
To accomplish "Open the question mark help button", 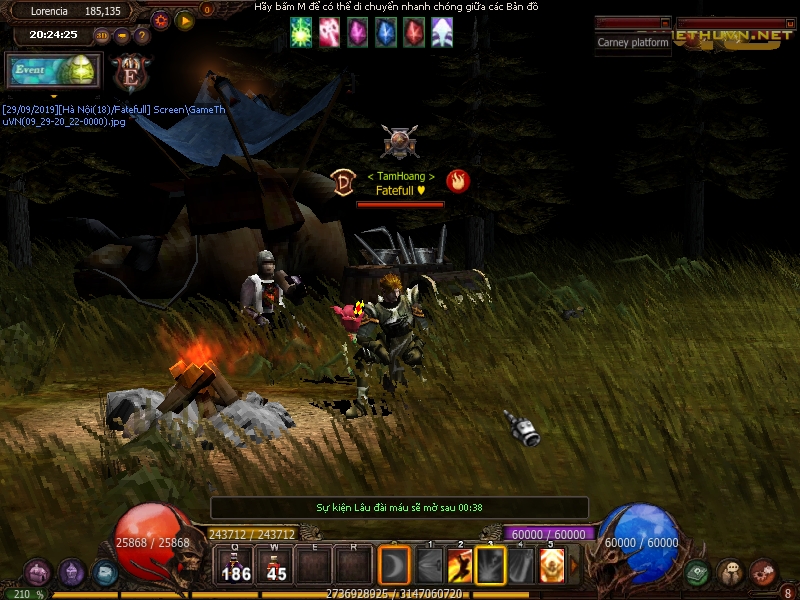I will pos(142,35).
